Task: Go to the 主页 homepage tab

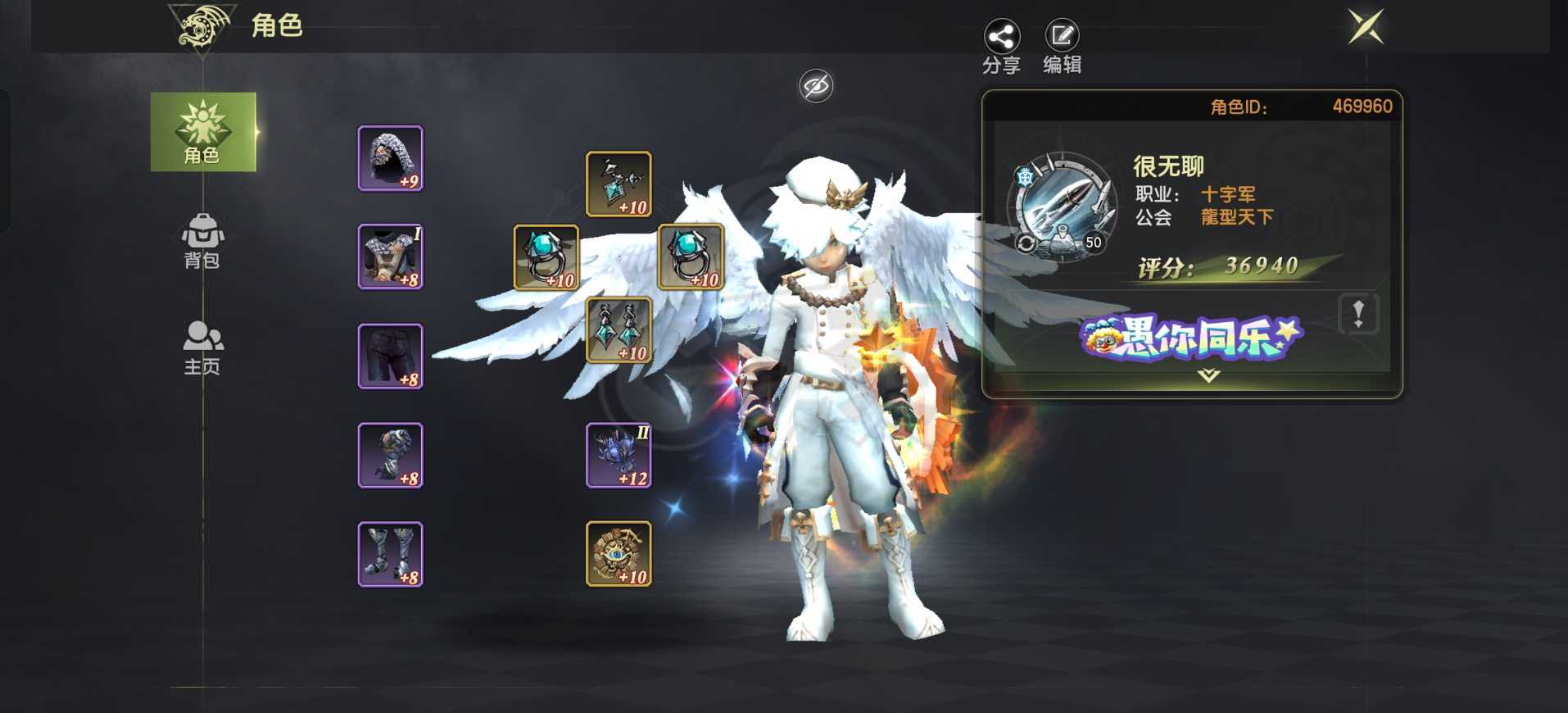Action: (202, 347)
